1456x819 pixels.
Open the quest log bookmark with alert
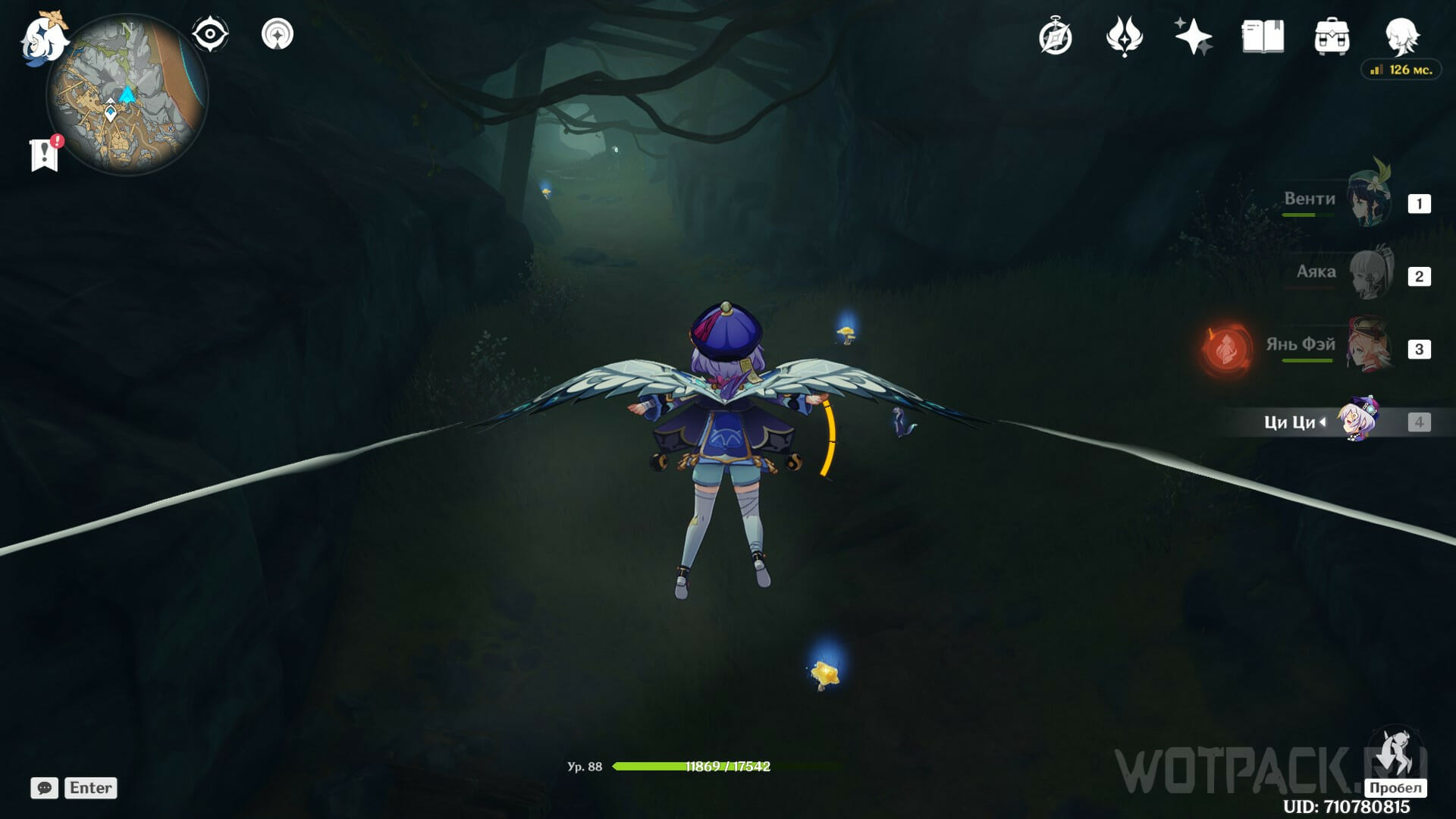pos(45,155)
